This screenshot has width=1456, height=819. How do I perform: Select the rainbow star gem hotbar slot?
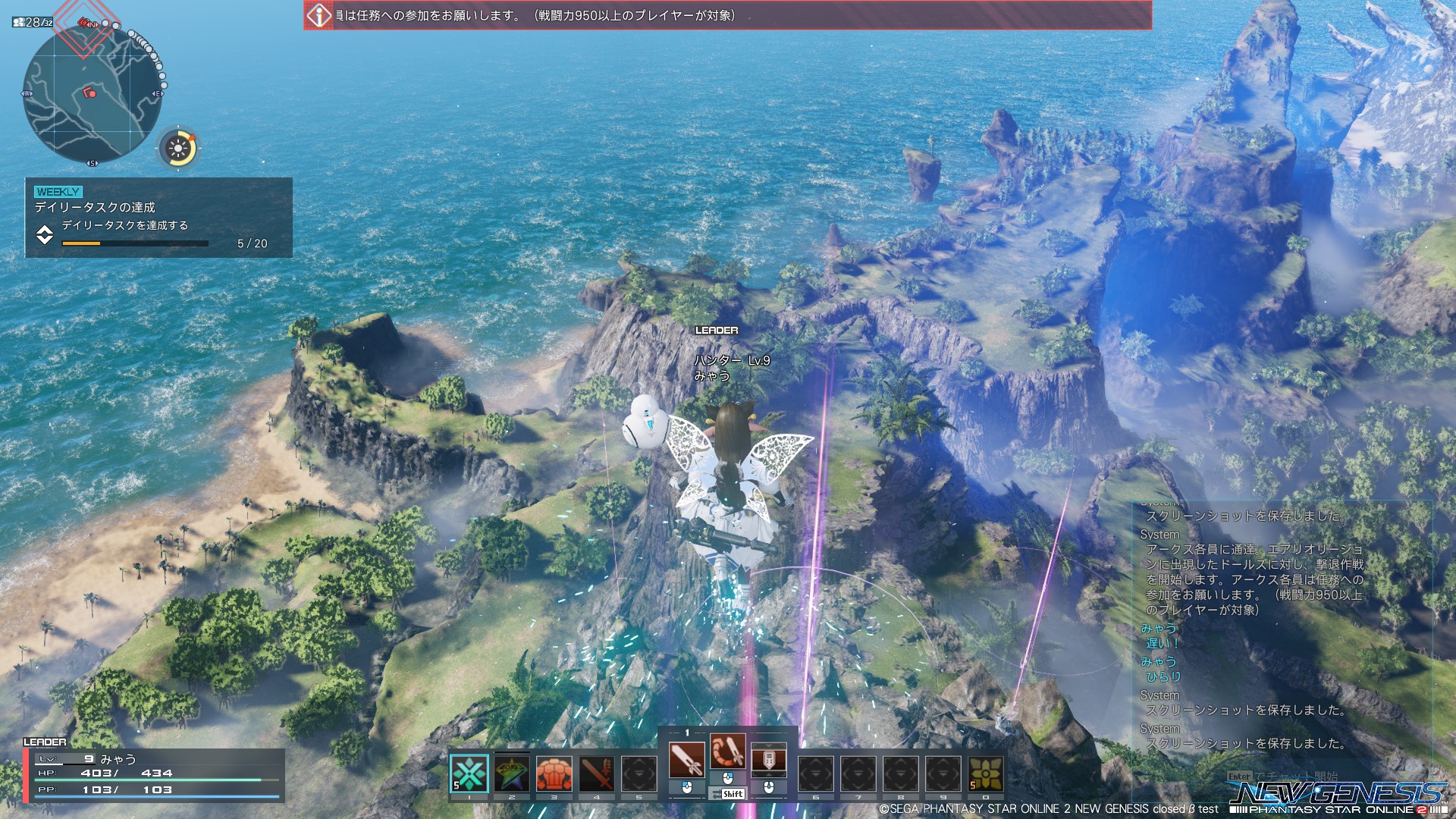(x=512, y=774)
